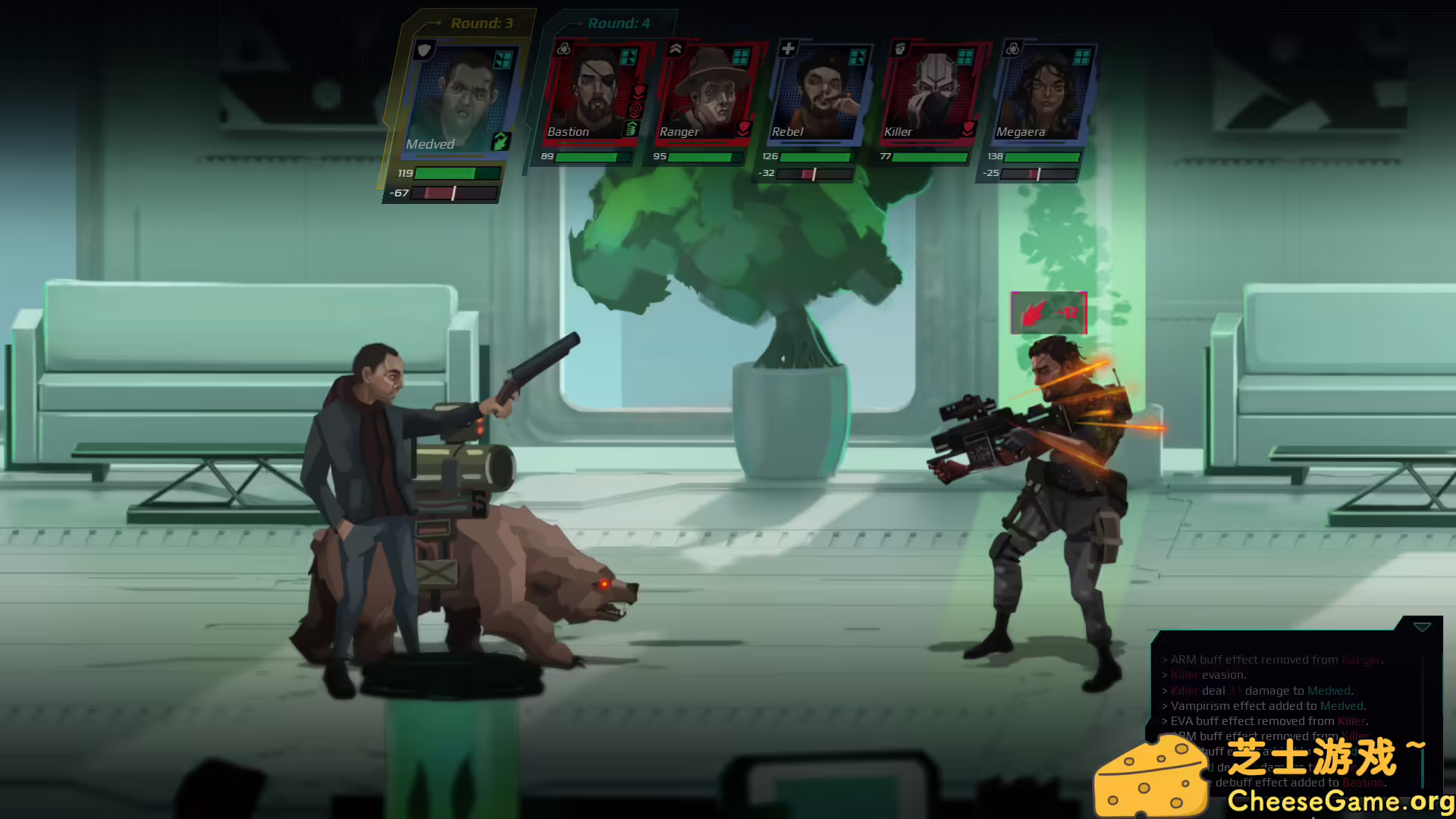Expand the Round 4 turn header
Viewport: 1456px width, 819px height.
tap(618, 24)
